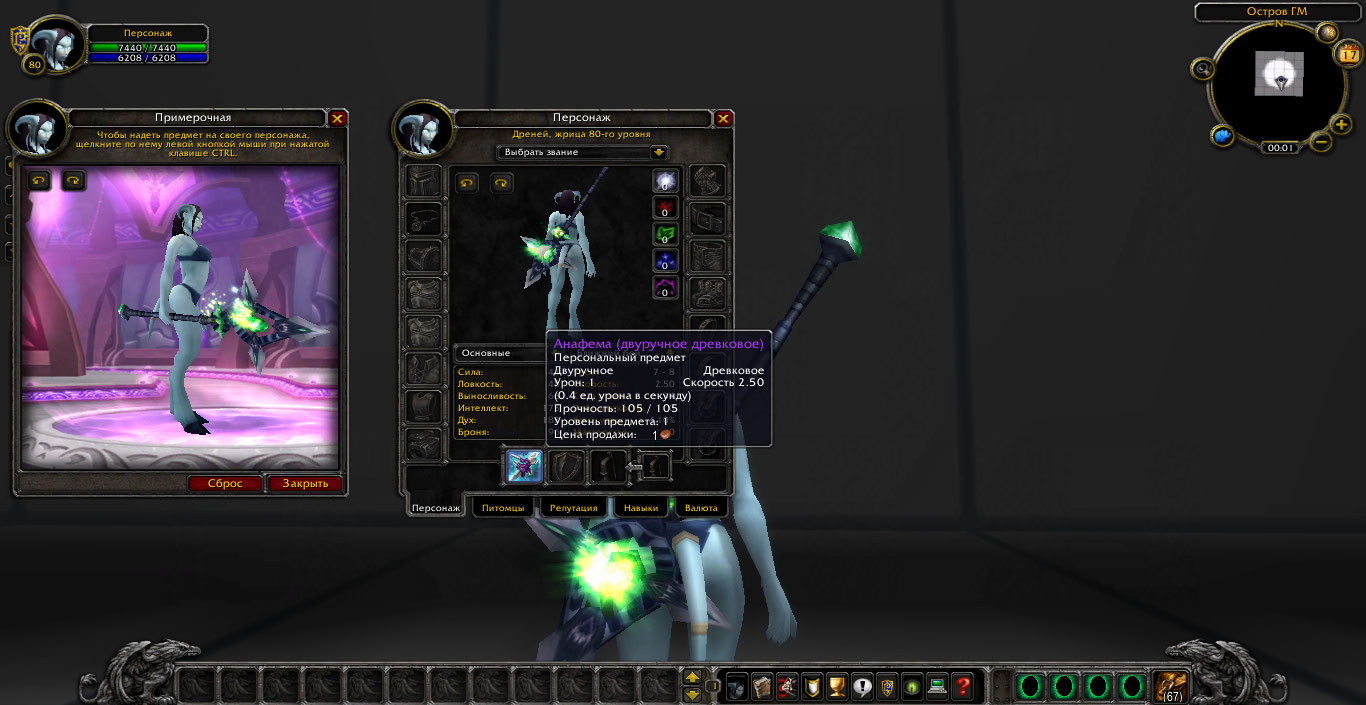Open the magnifying glass tracking button

[1203, 69]
